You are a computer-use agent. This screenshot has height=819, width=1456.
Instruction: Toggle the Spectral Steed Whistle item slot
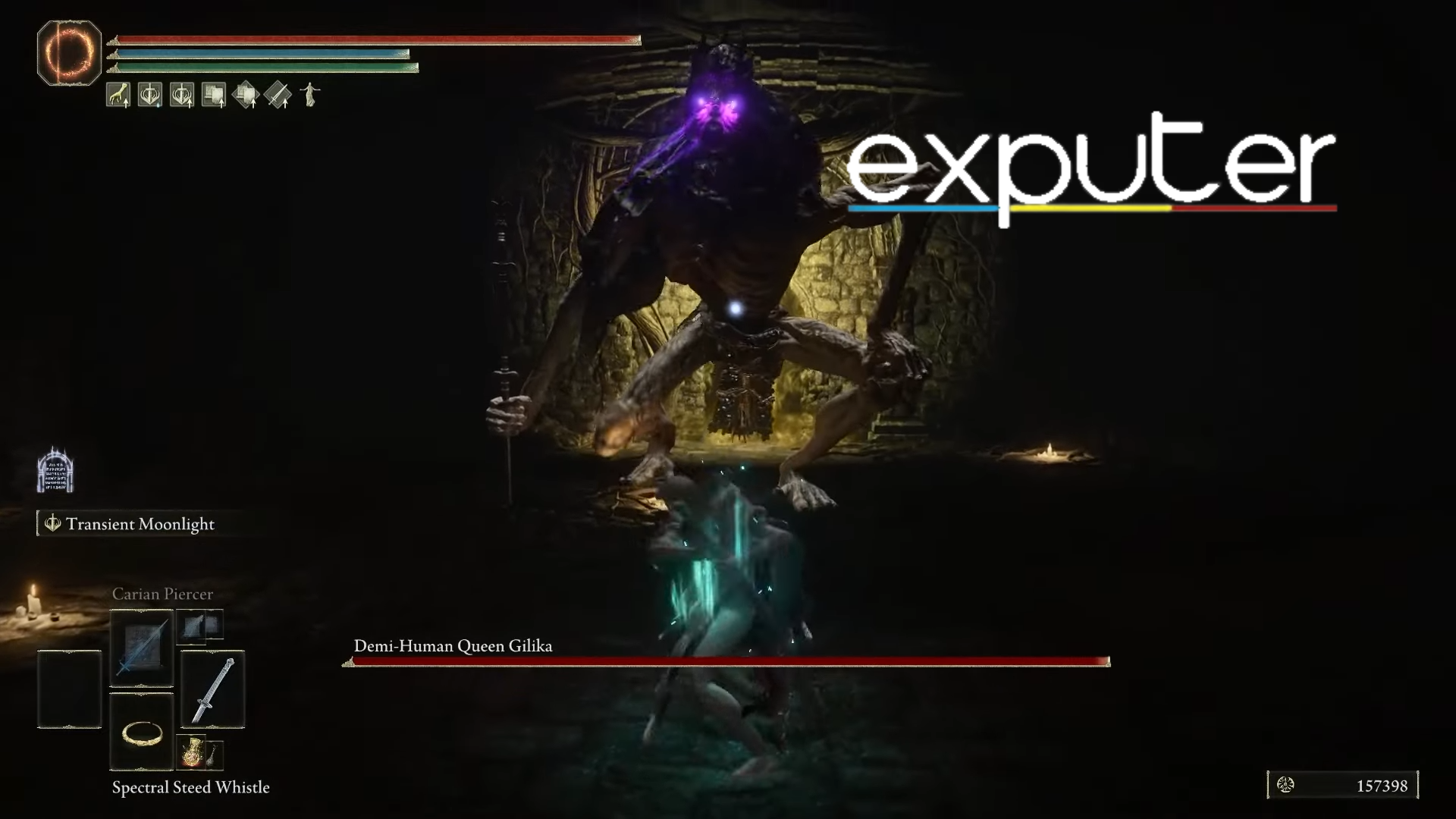click(215, 755)
